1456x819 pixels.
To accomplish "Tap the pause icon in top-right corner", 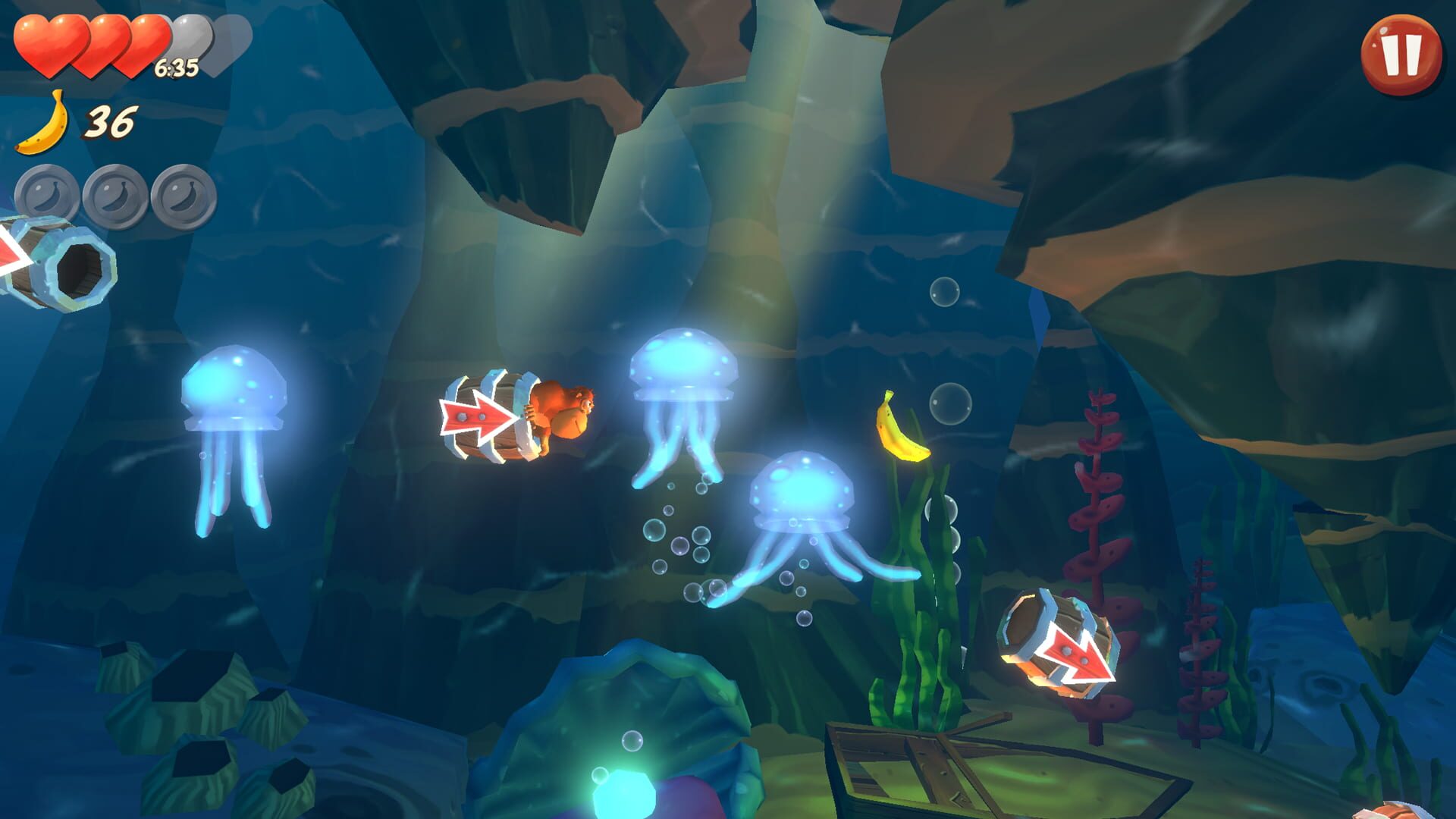I will (x=1399, y=57).
